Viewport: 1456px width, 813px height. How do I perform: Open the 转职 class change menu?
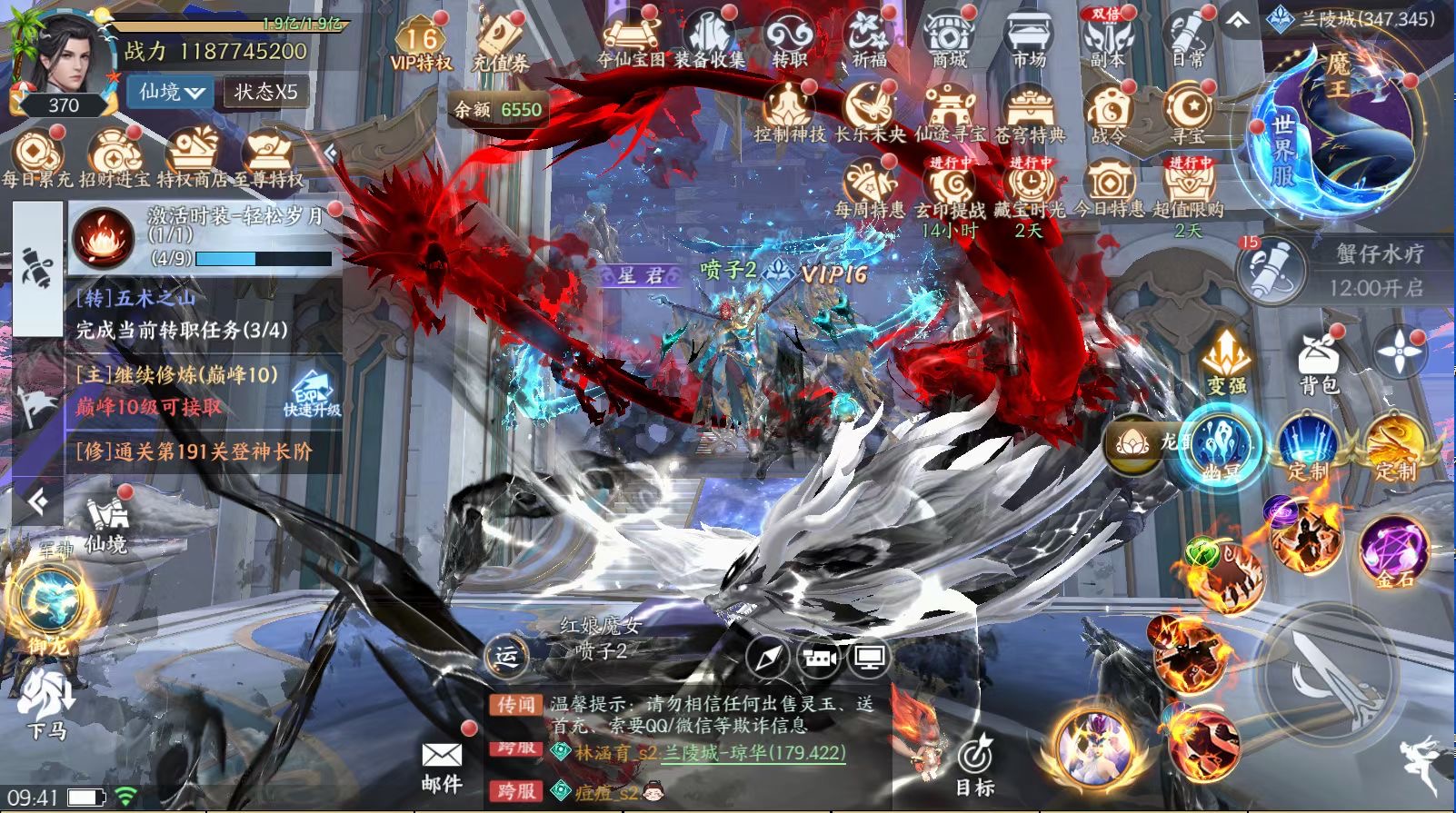point(789,40)
